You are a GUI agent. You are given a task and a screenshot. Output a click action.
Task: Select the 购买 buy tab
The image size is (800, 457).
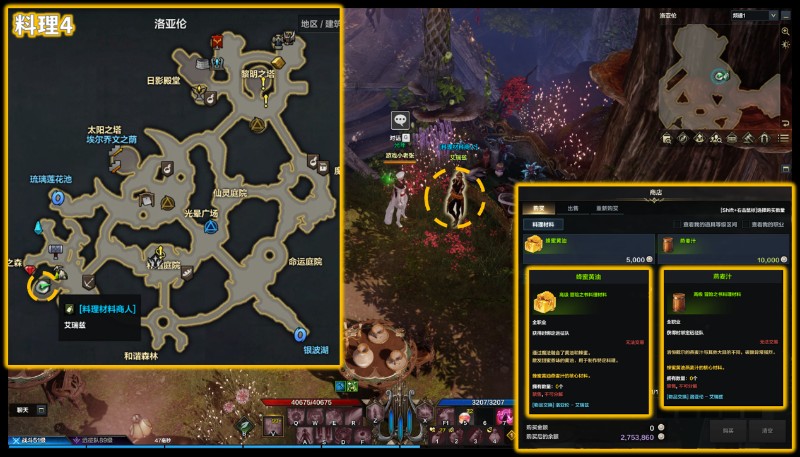(537, 208)
